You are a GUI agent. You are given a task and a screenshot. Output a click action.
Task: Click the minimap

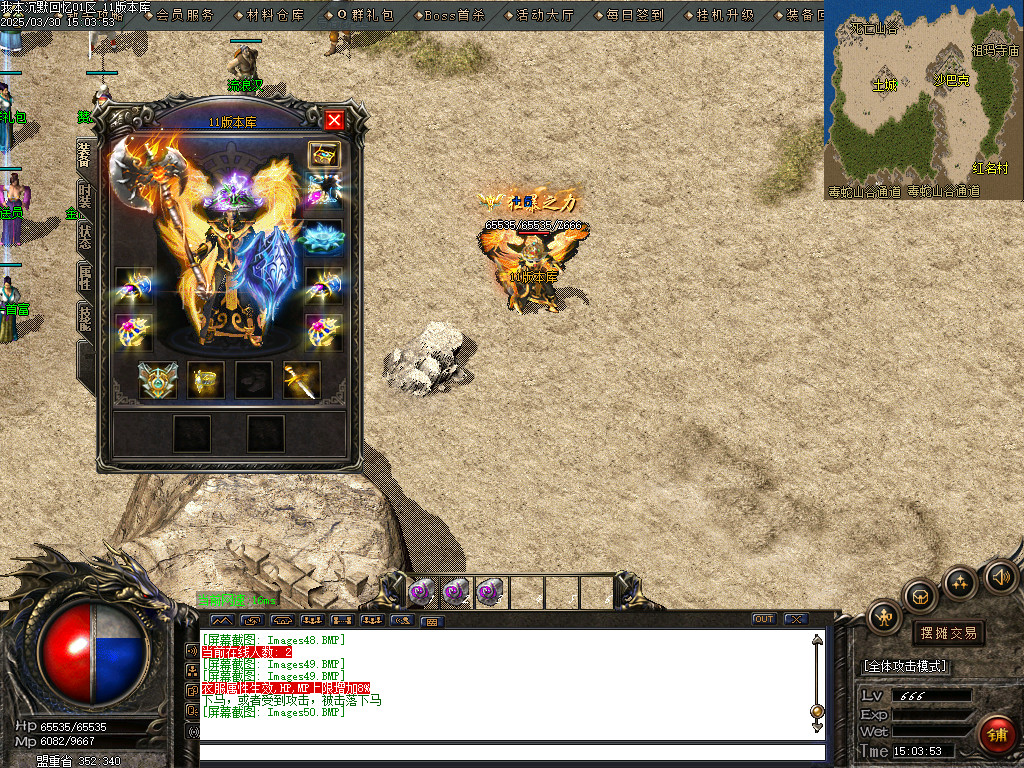point(923,100)
